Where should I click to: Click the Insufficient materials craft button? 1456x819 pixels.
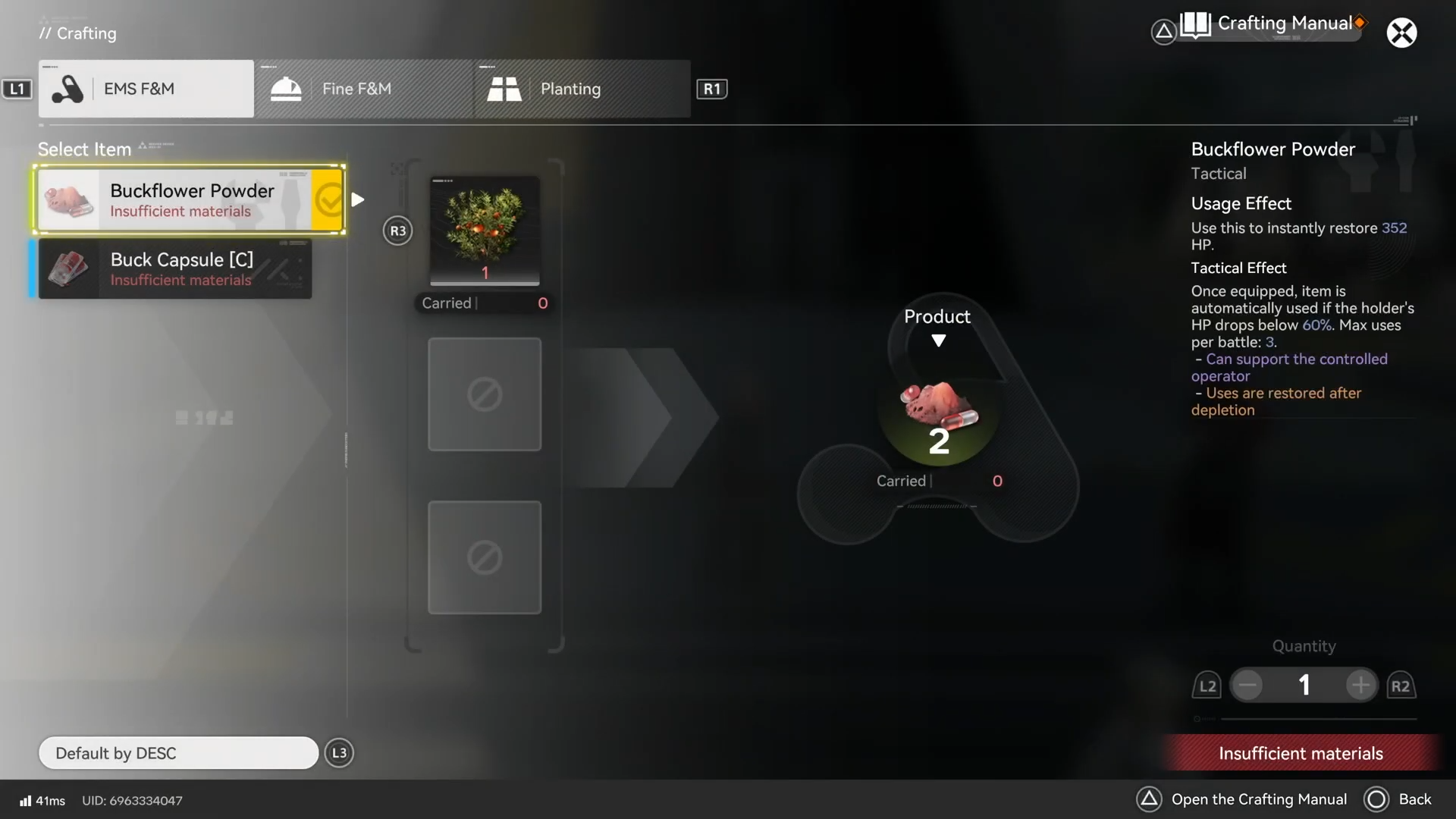[x=1301, y=753]
